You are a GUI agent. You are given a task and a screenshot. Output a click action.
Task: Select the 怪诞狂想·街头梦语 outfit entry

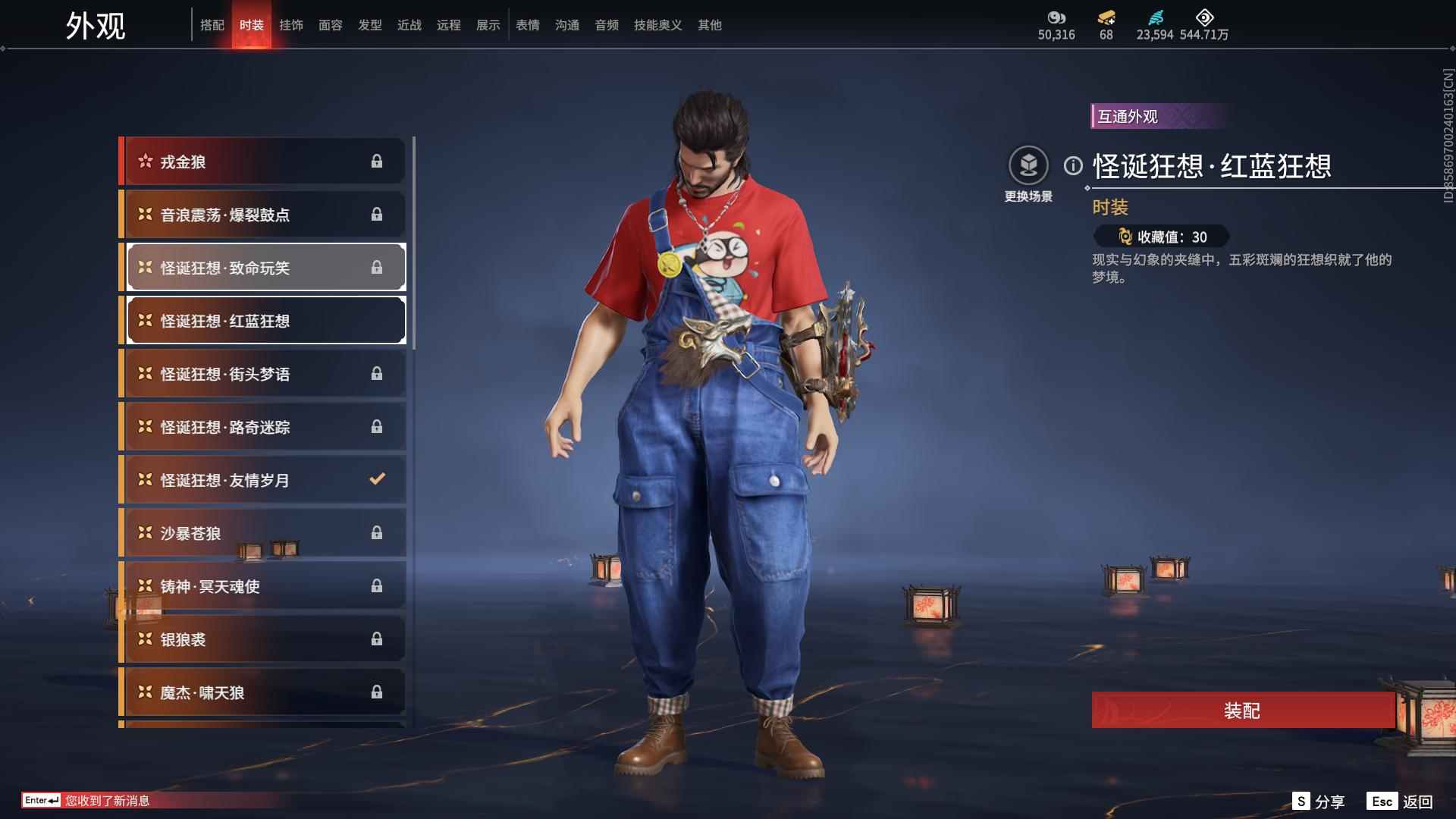(x=250, y=373)
